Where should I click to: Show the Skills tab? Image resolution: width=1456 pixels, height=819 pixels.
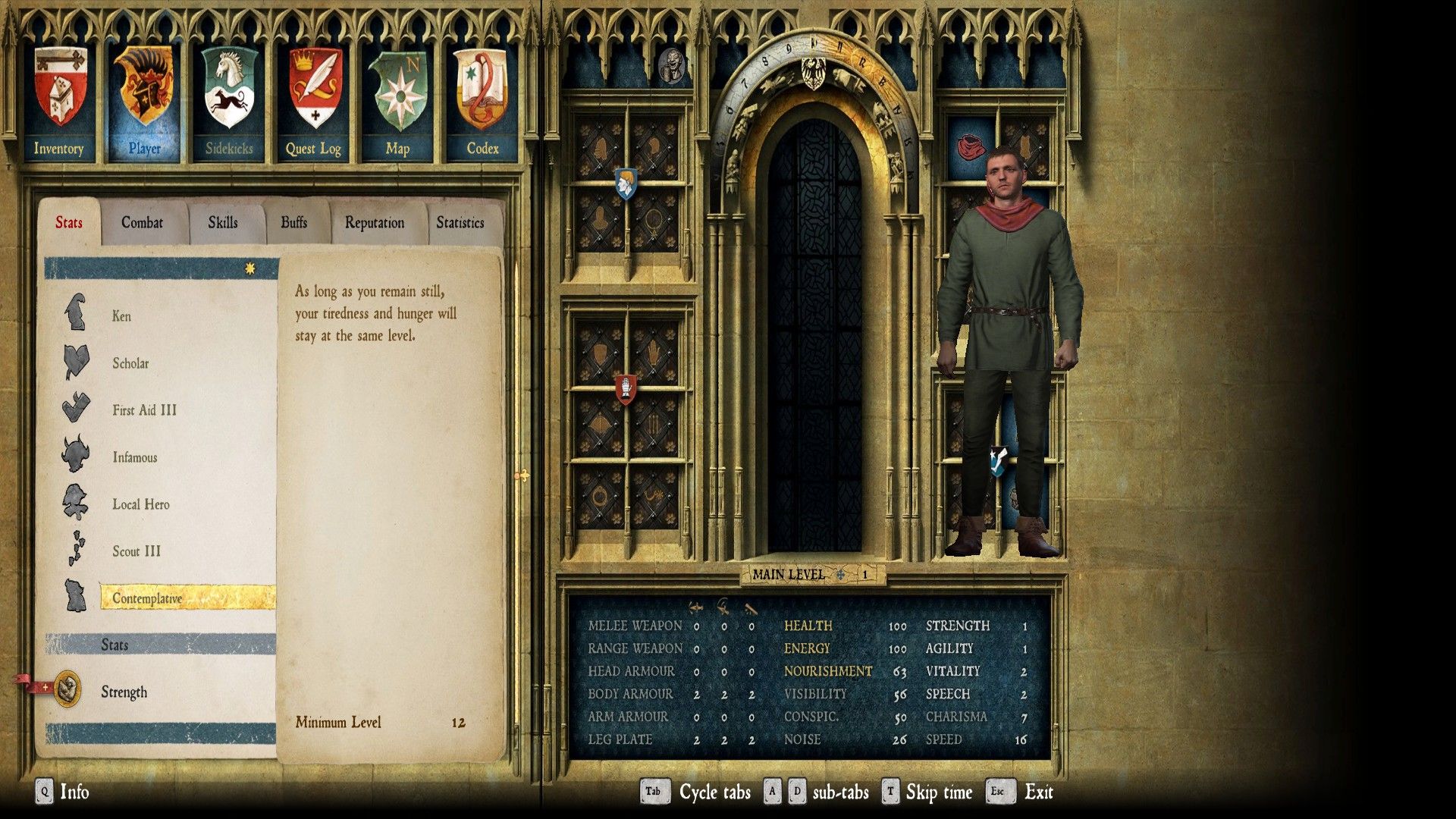click(223, 222)
